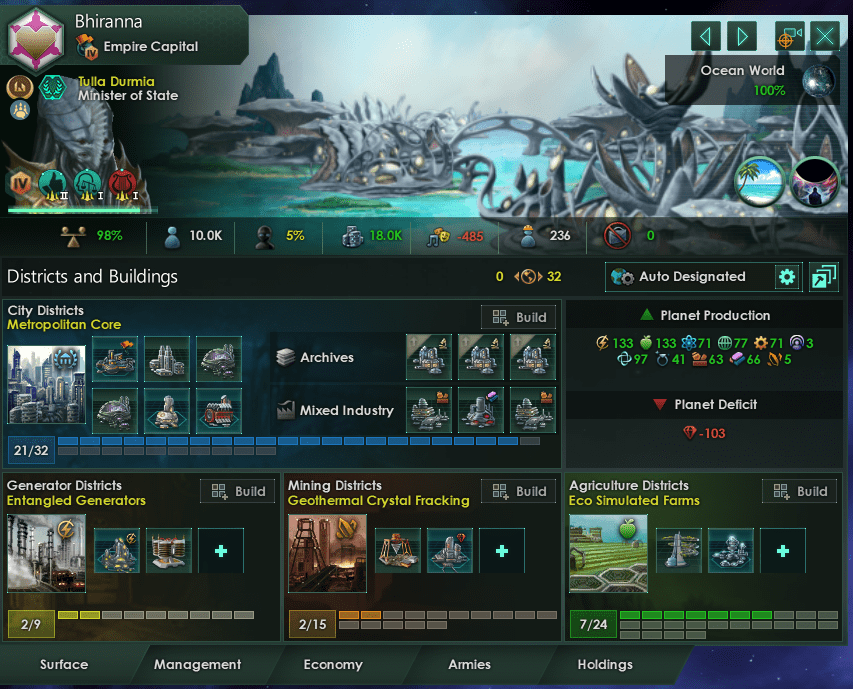Go to the previous planet arrow
853x689 pixels.
706,37
